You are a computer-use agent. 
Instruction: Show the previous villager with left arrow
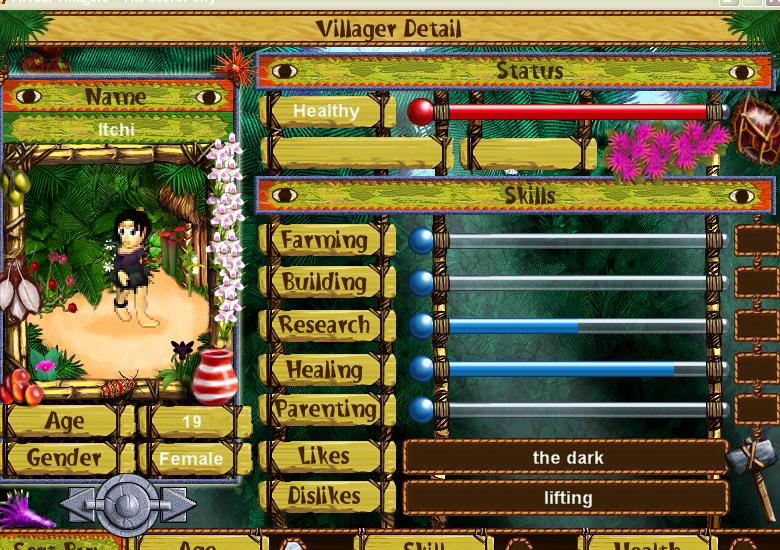(x=81, y=504)
